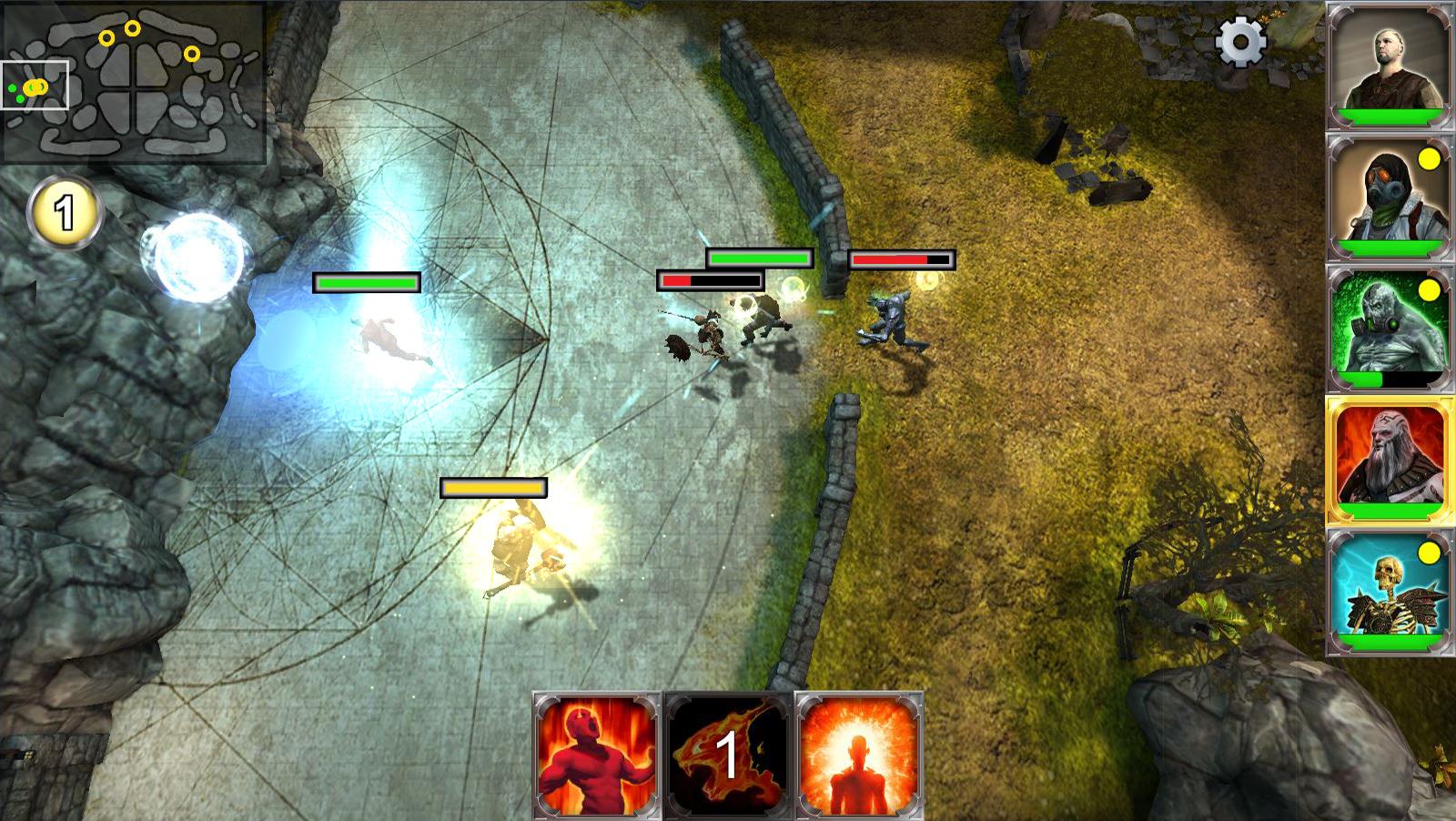
Task: Tap the glowing white orb pickup
Action: point(196,255)
